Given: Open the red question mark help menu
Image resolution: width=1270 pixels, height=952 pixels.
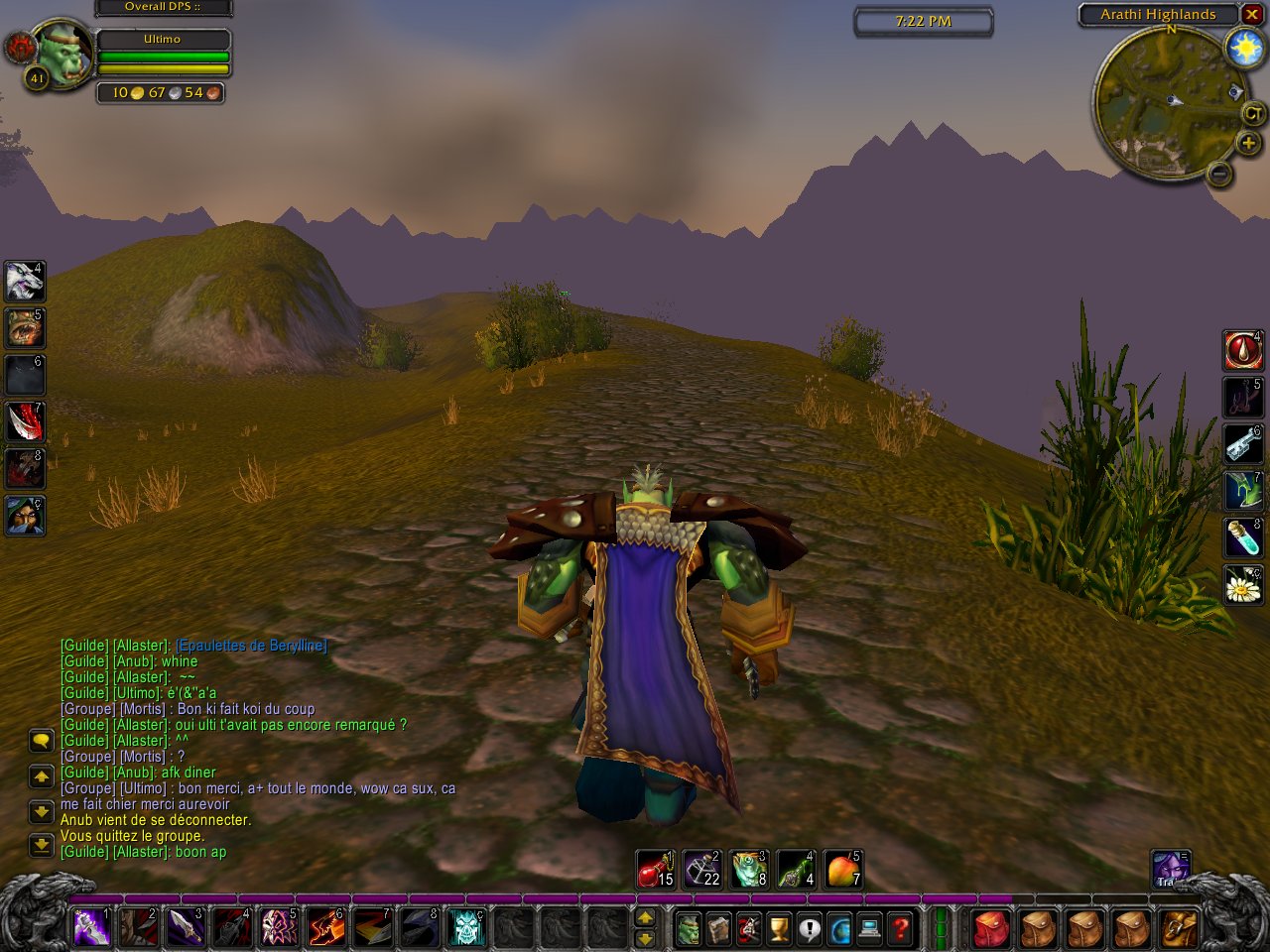Looking at the screenshot, I should point(901,929).
